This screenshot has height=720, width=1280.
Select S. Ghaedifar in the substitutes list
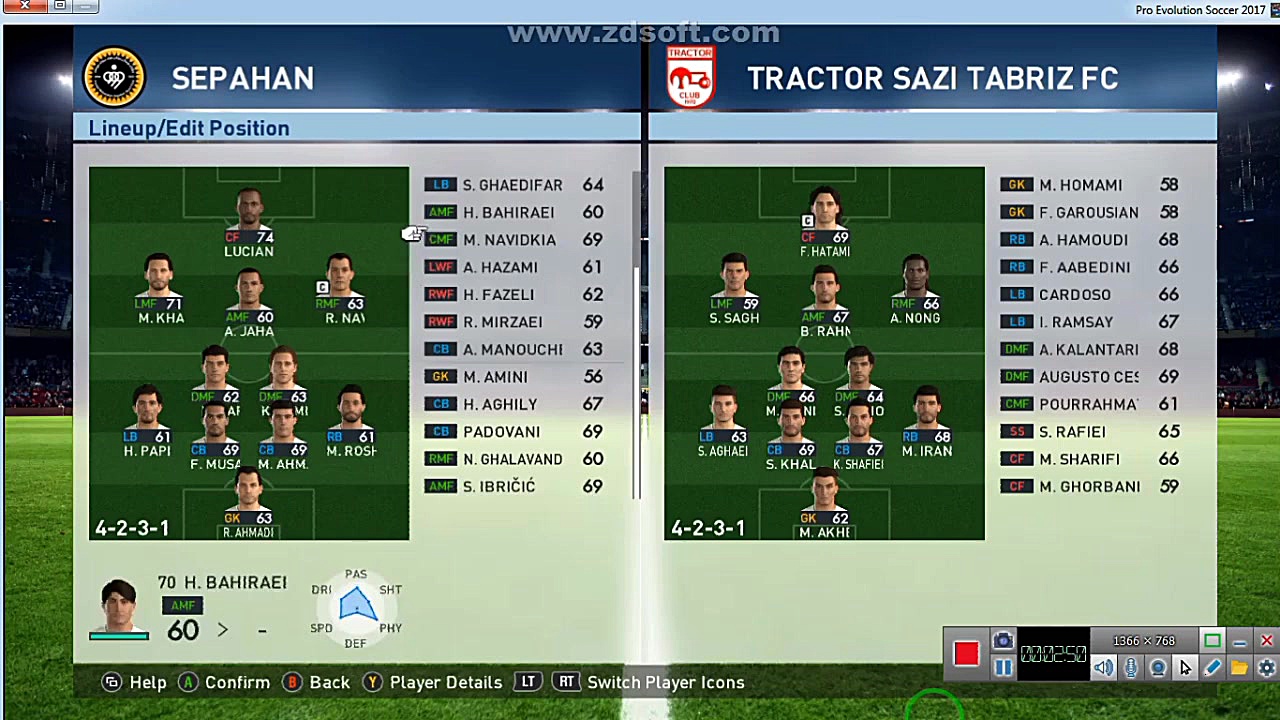[512, 185]
